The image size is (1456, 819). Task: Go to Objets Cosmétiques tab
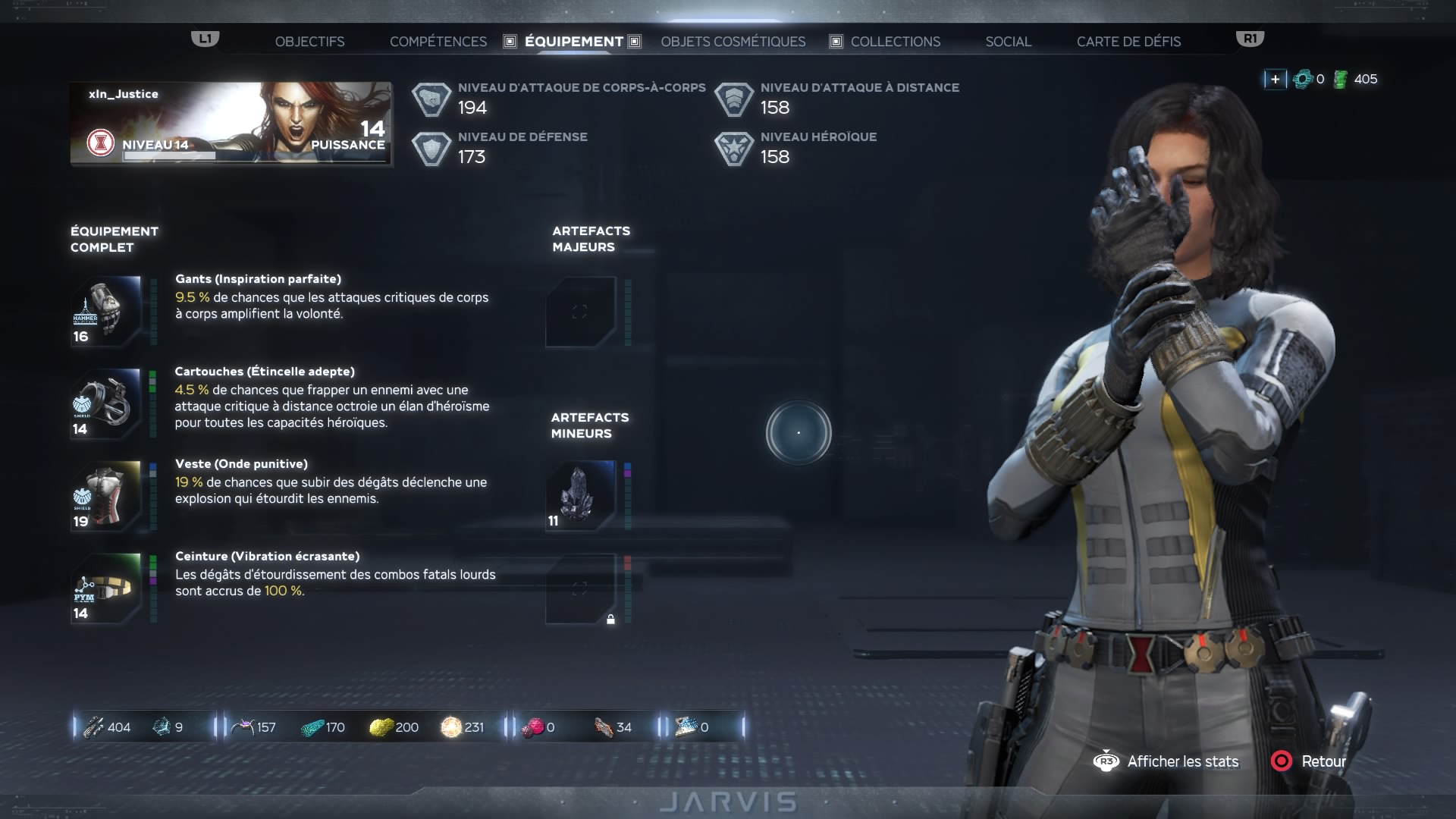[733, 42]
